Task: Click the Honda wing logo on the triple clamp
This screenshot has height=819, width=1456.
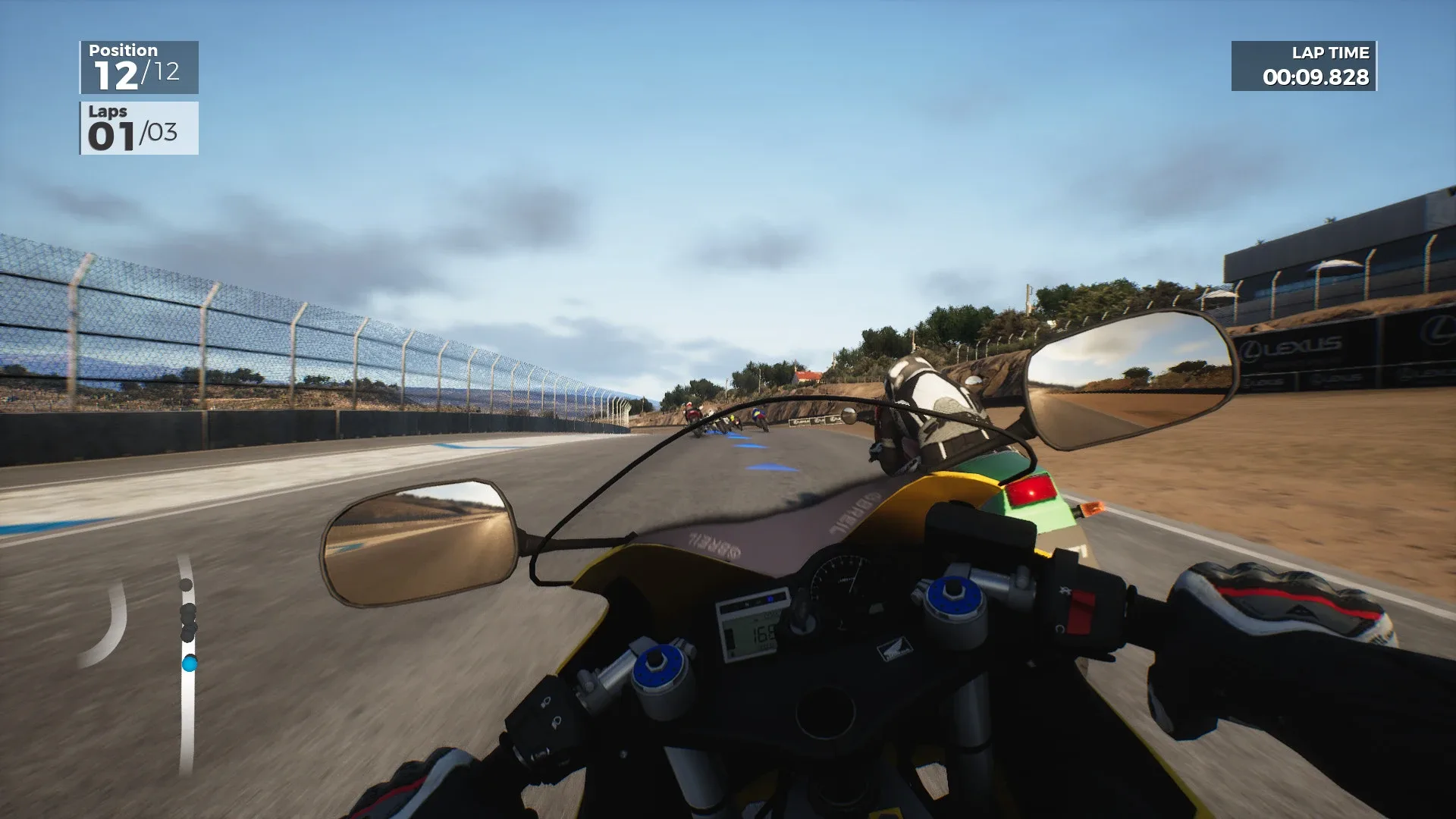Action: point(895,648)
